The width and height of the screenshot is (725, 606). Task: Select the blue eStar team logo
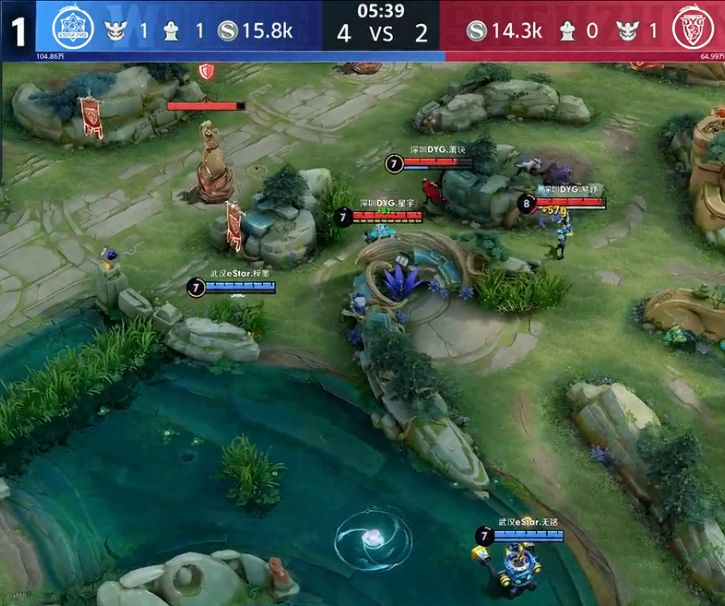coord(68,27)
